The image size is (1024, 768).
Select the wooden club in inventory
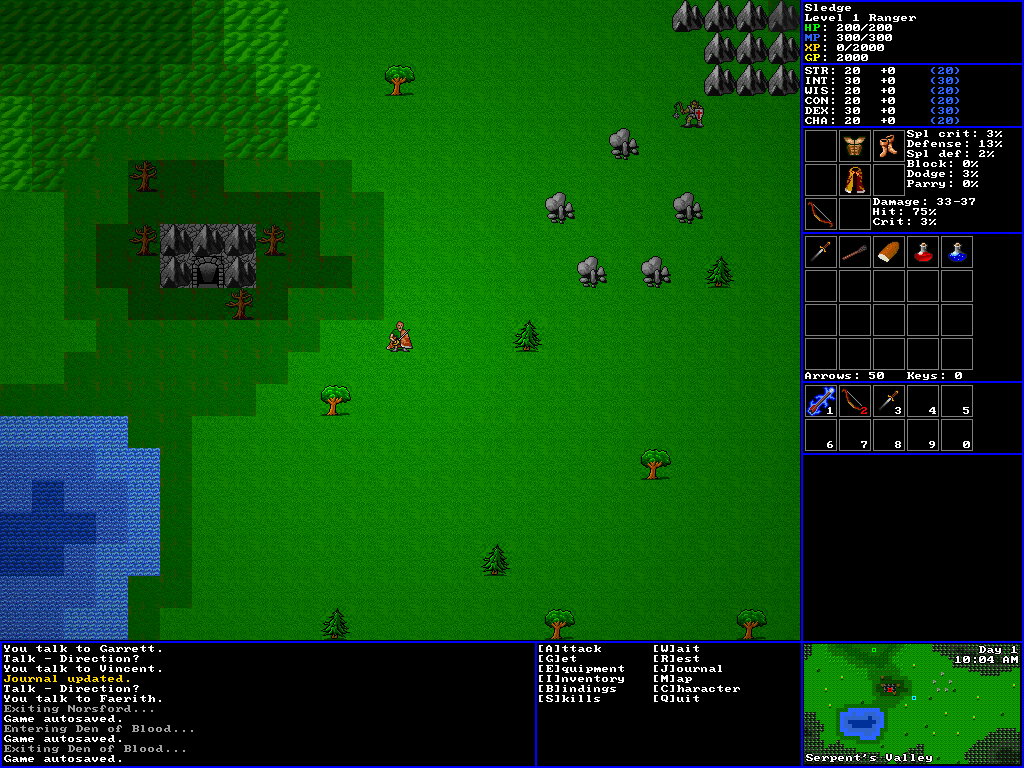coord(854,252)
